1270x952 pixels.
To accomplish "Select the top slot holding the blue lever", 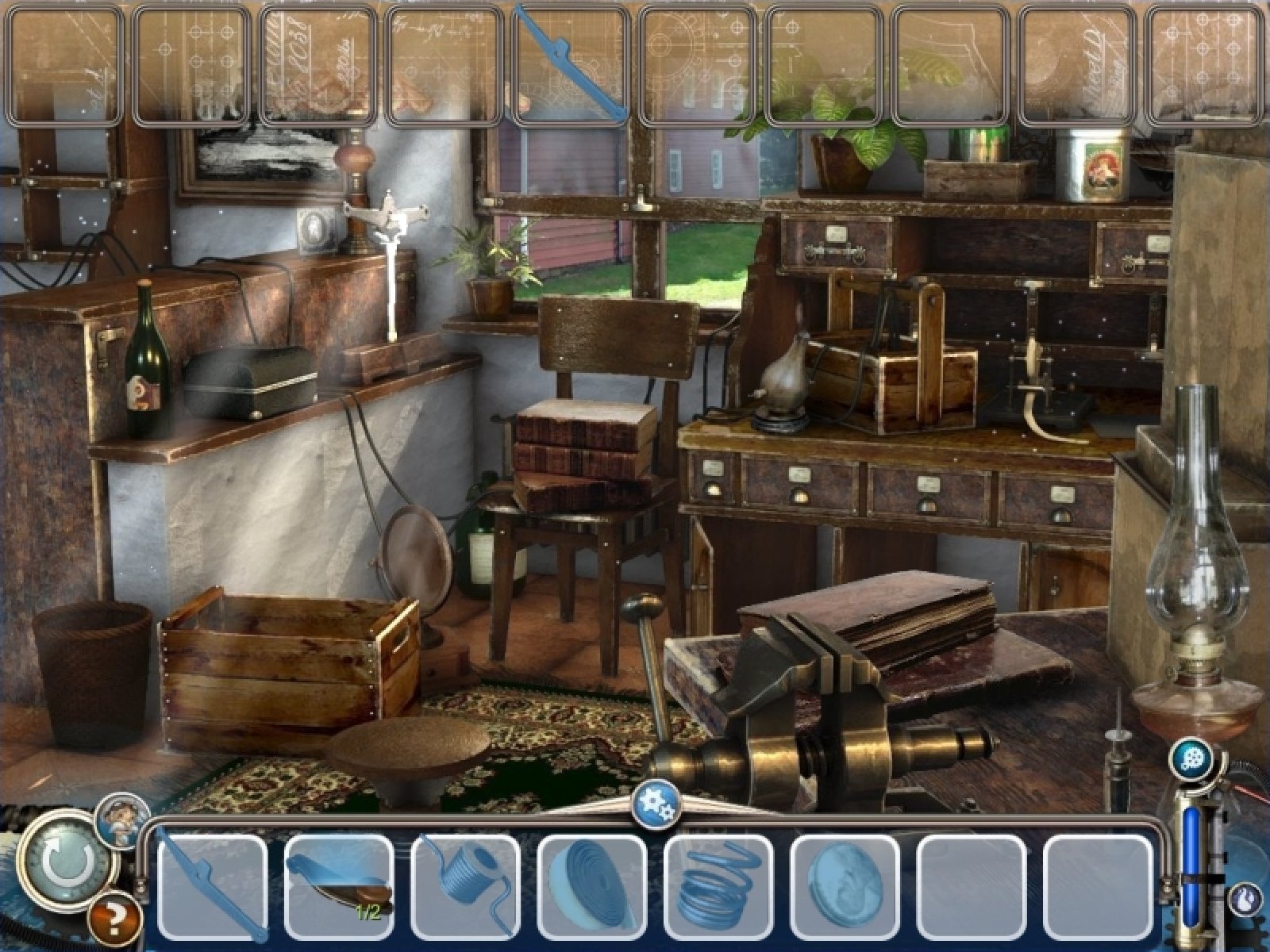I will [x=571, y=65].
